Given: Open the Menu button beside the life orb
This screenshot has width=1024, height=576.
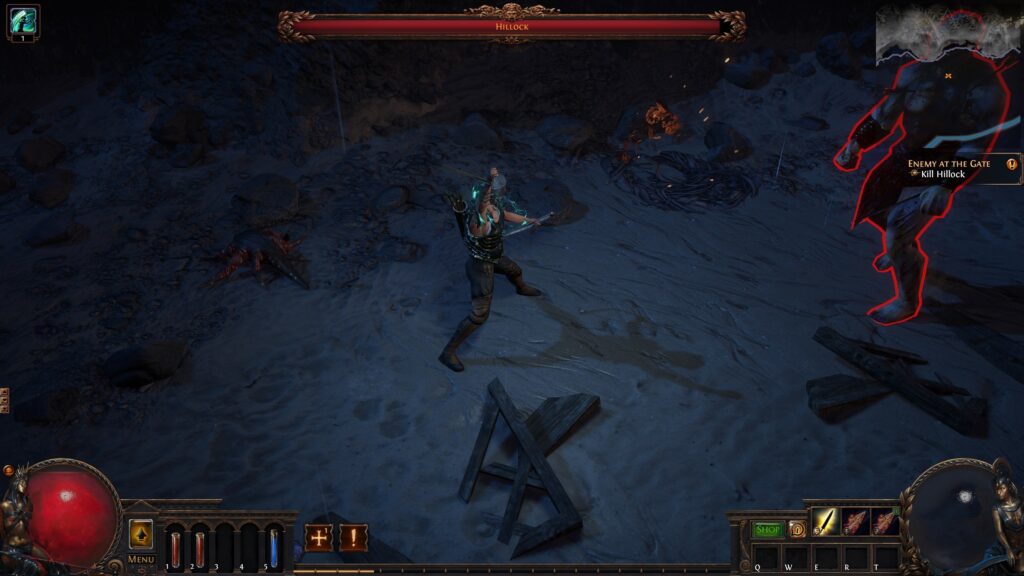Looking at the screenshot, I should point(141,536).
